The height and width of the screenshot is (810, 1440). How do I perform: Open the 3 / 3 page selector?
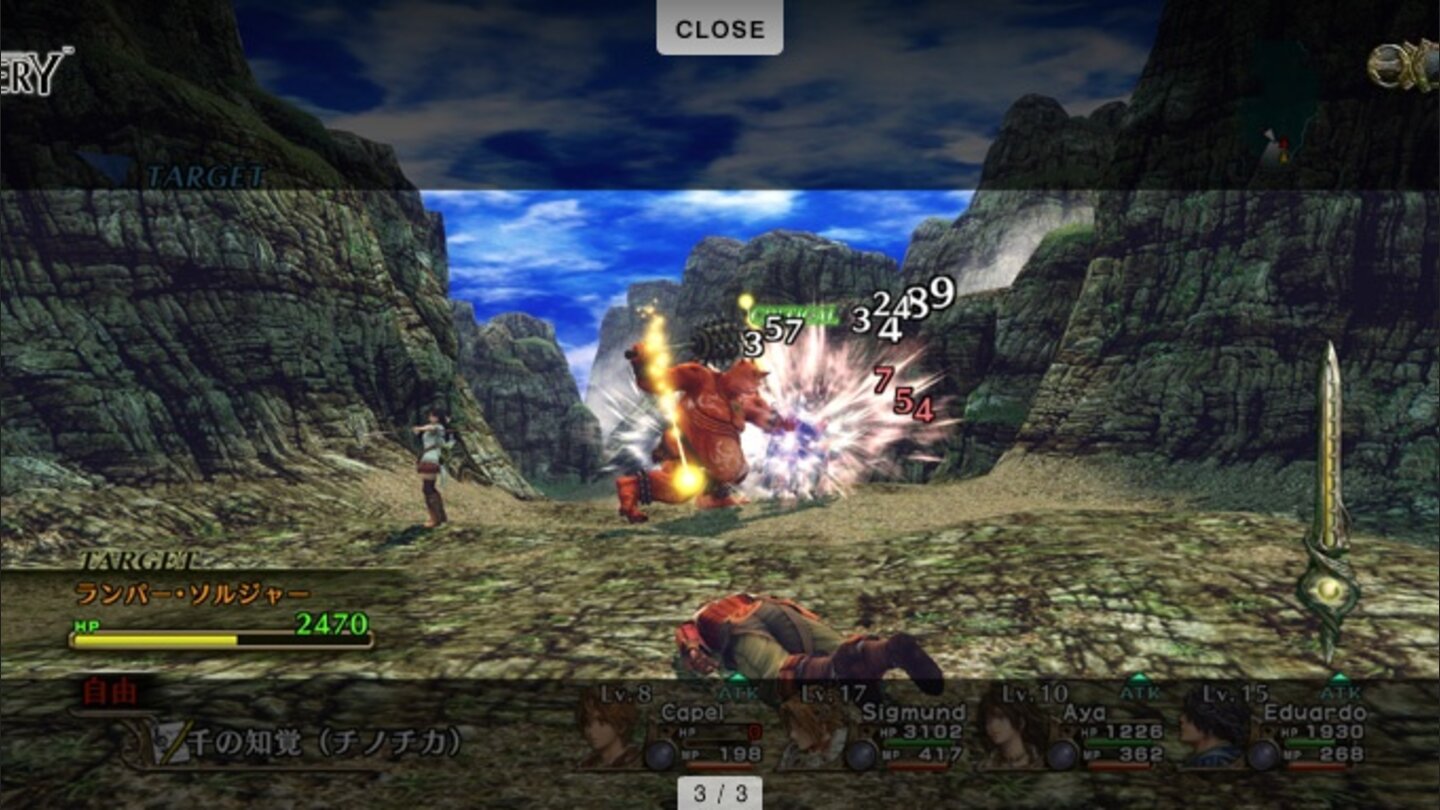pos(722,793)
